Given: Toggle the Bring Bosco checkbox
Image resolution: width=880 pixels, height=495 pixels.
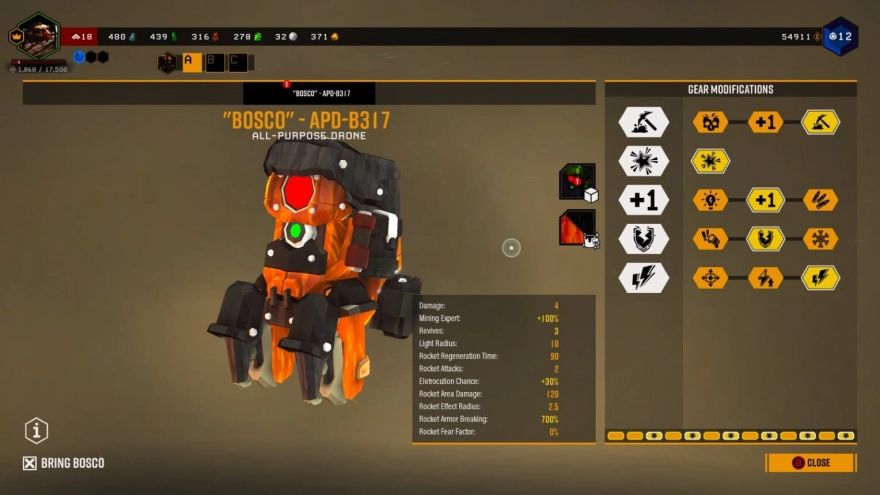Looking at the screenshot, I should (x=30, y=463).
